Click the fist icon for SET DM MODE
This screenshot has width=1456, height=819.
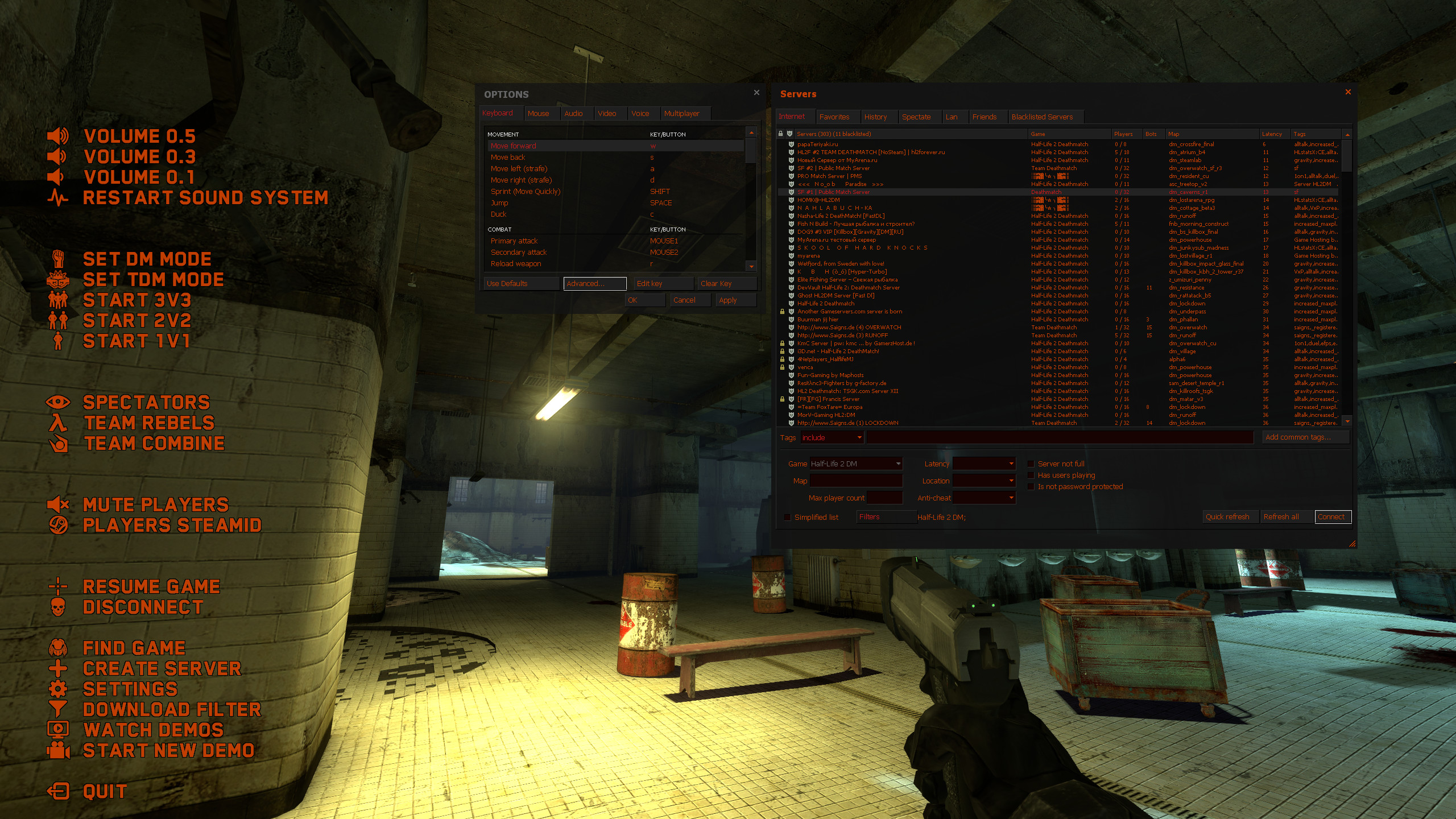pos(59,259)
